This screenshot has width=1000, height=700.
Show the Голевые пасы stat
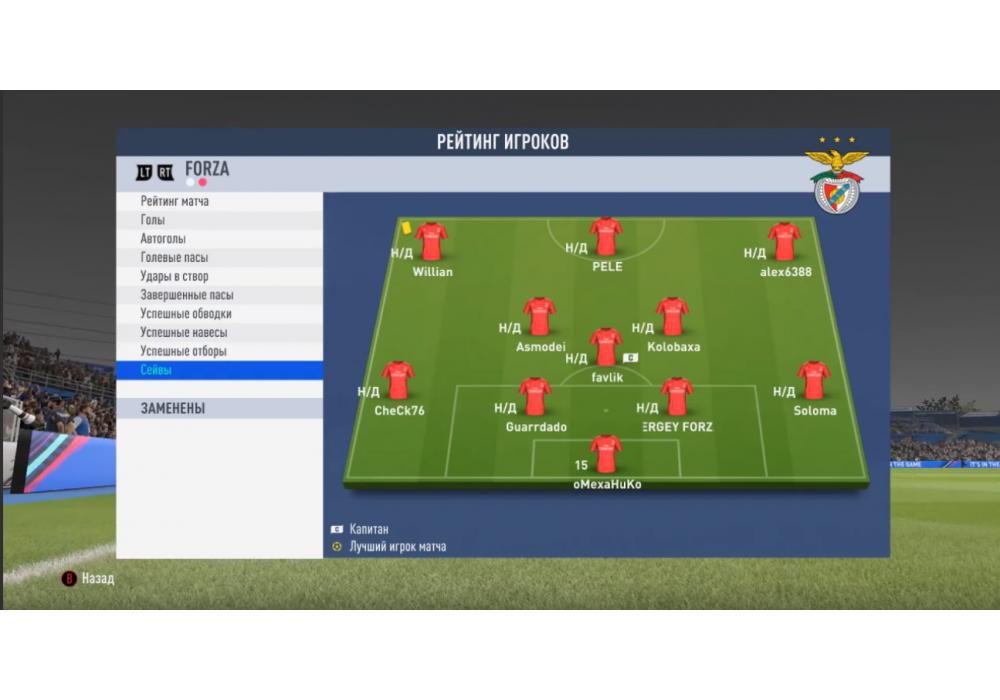click(x=218, y=258)
